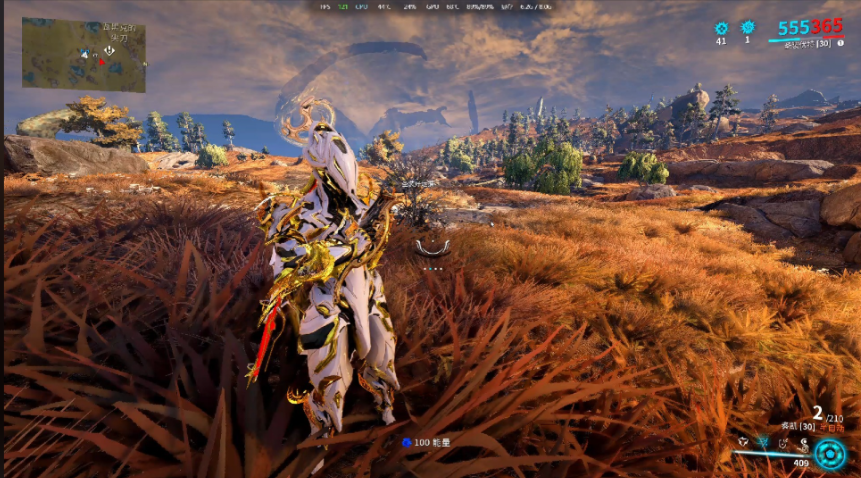
Task: Select the white exclamation marker on minimap
Action: (108, 49)
